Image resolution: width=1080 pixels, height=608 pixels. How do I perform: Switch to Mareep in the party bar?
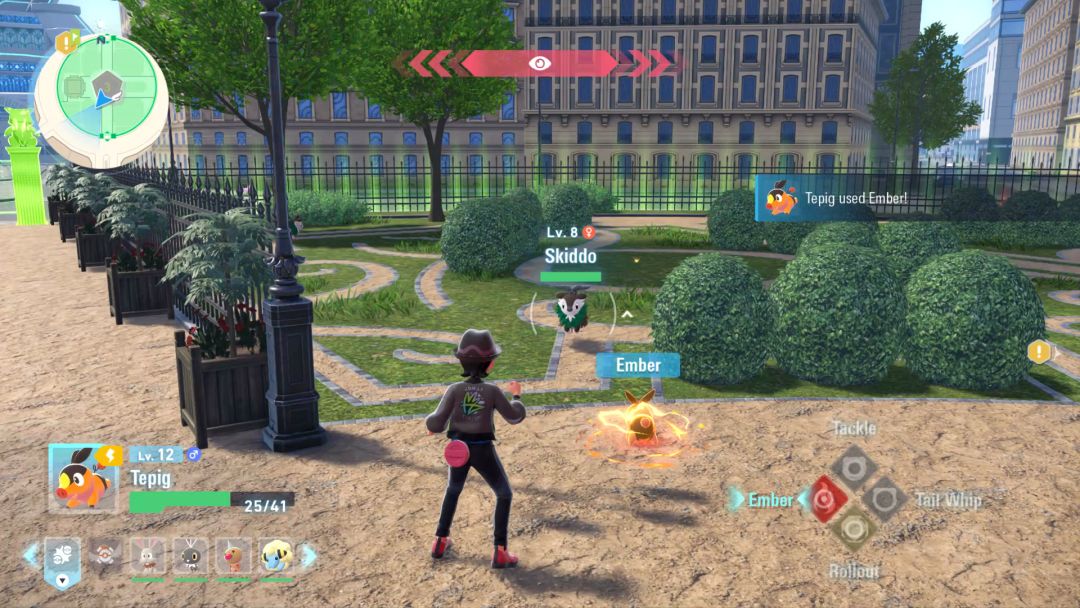[x=276, y=556]
